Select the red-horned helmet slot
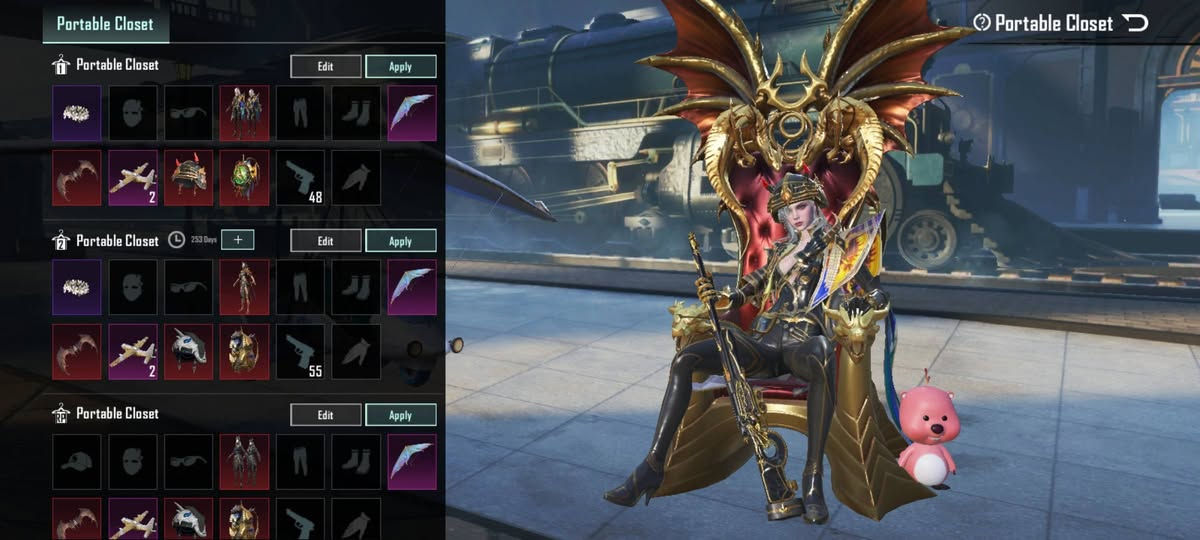Image resolution: width=1200 pixels, height=540 pixels. click(x=189, y=178)
